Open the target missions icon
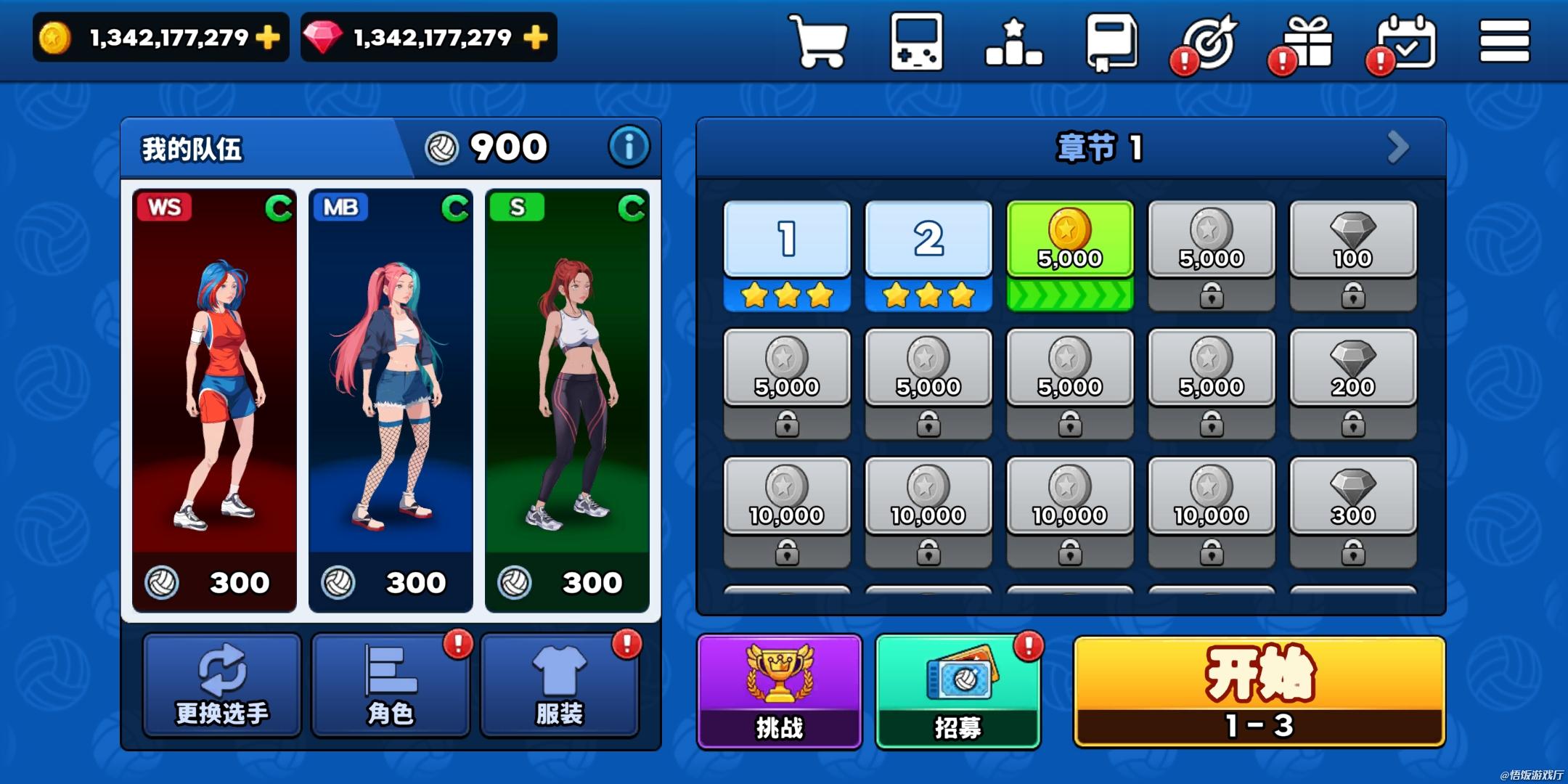The width and height of the screenshot is (1568, 784). [x=1210, y=44]
